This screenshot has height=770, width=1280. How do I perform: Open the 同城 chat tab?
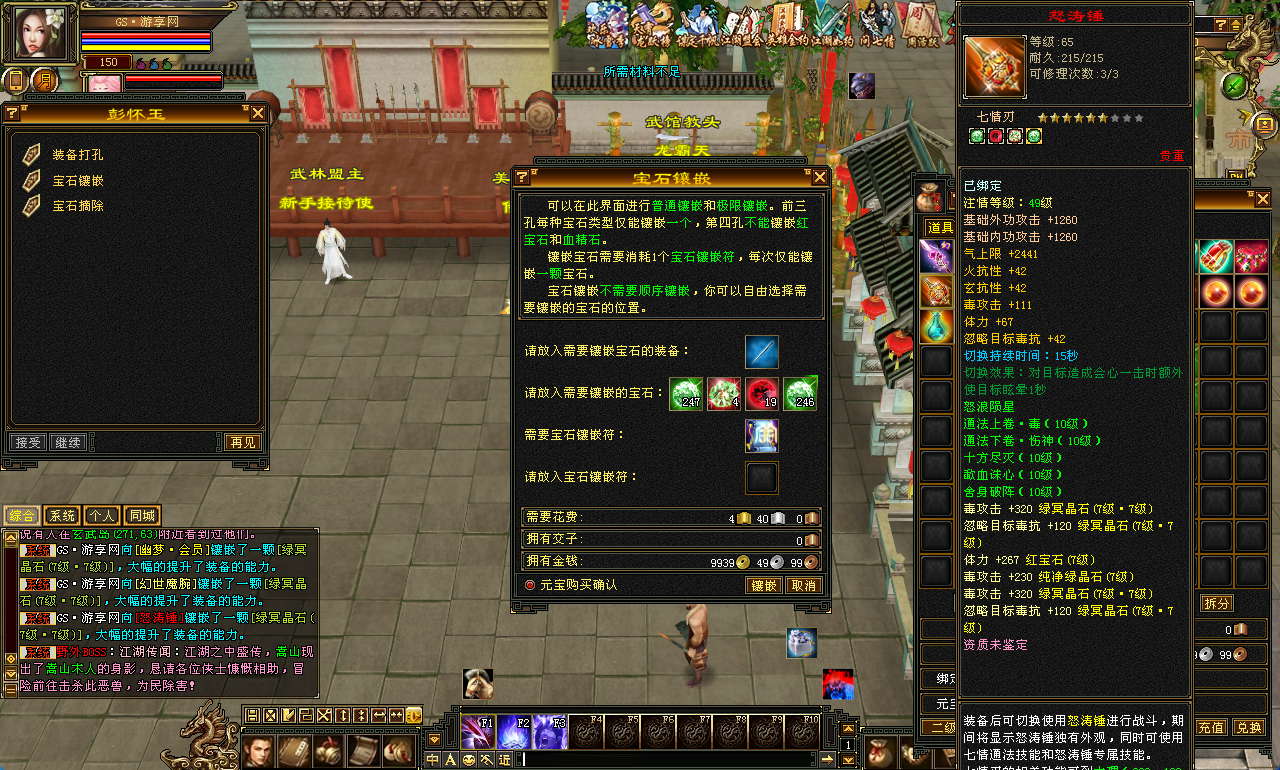coord(141,516)
